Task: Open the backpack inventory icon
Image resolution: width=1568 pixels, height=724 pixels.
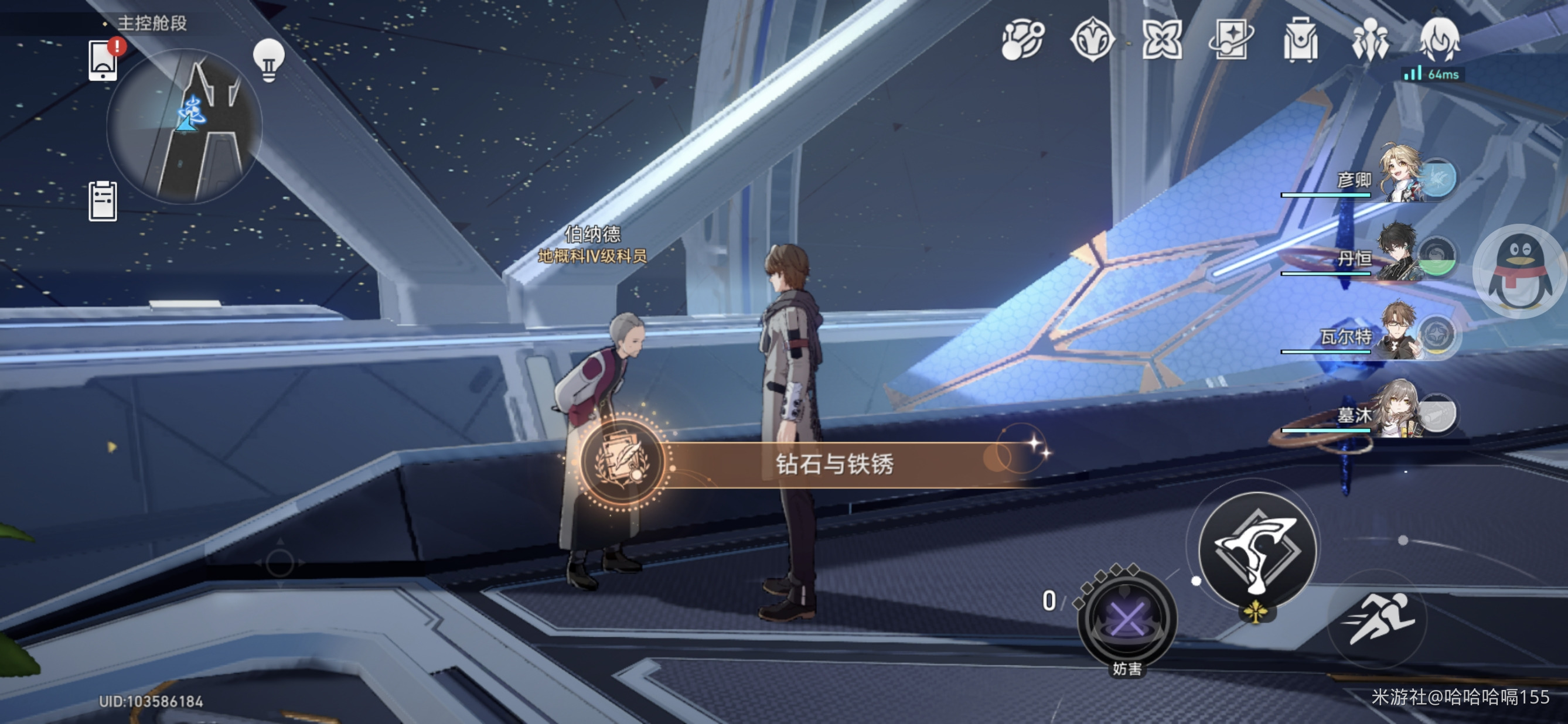Action: pyautogui.click(x=1300, y=41)
